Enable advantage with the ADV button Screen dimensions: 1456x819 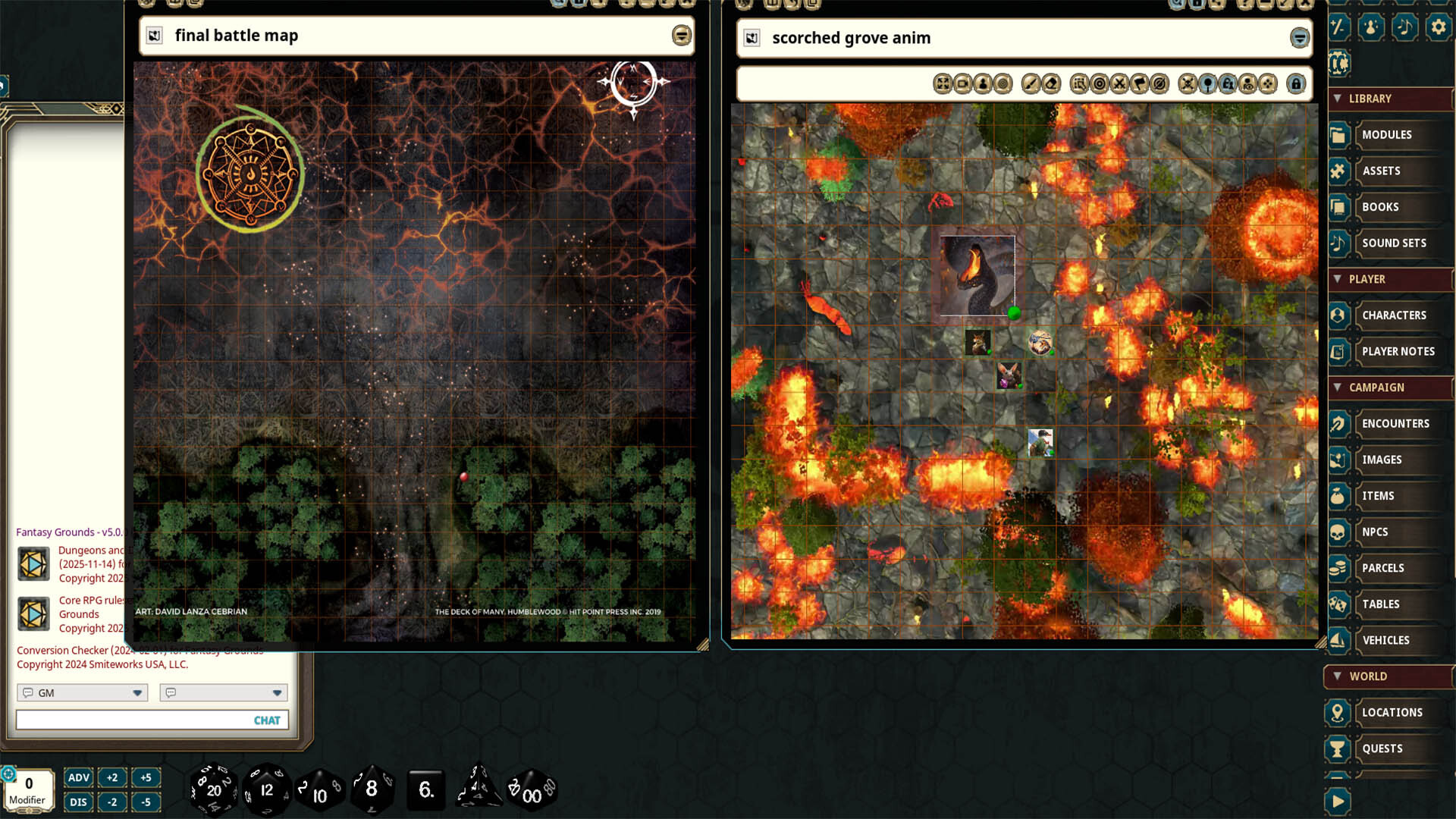coord(78,777)
